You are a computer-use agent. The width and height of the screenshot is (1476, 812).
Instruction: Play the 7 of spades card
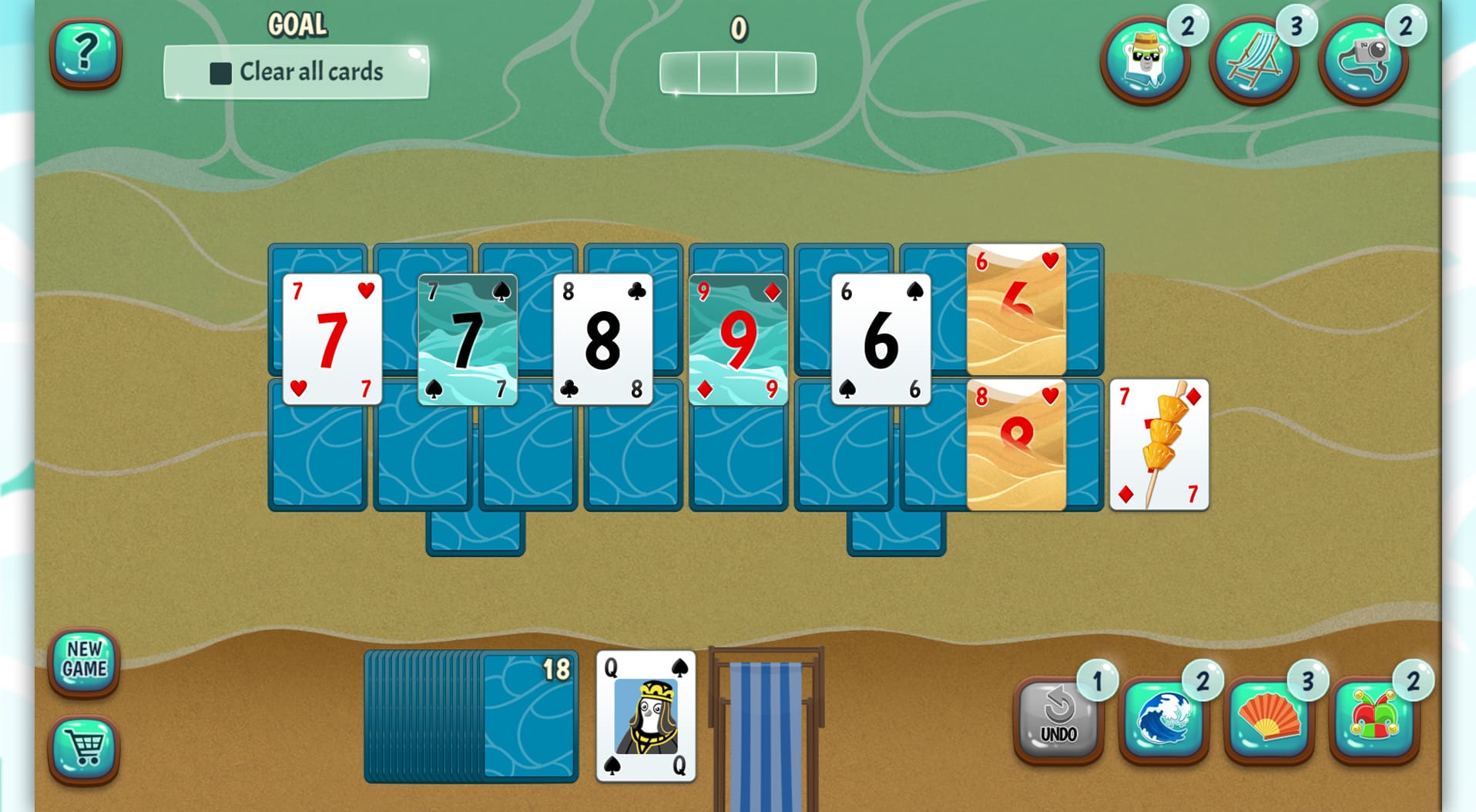(467, 339)
